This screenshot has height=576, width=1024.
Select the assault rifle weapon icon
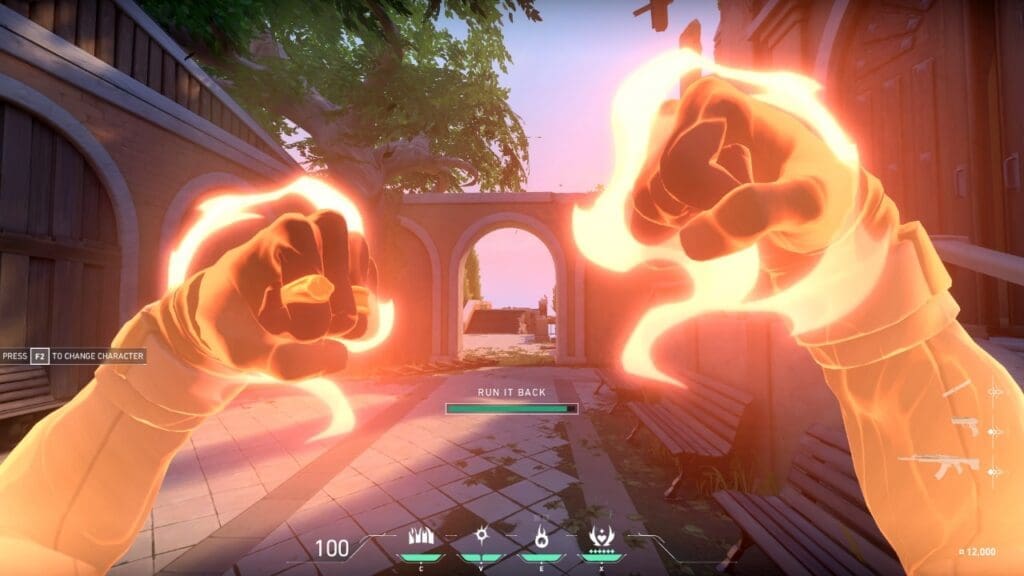pos(938,465)
